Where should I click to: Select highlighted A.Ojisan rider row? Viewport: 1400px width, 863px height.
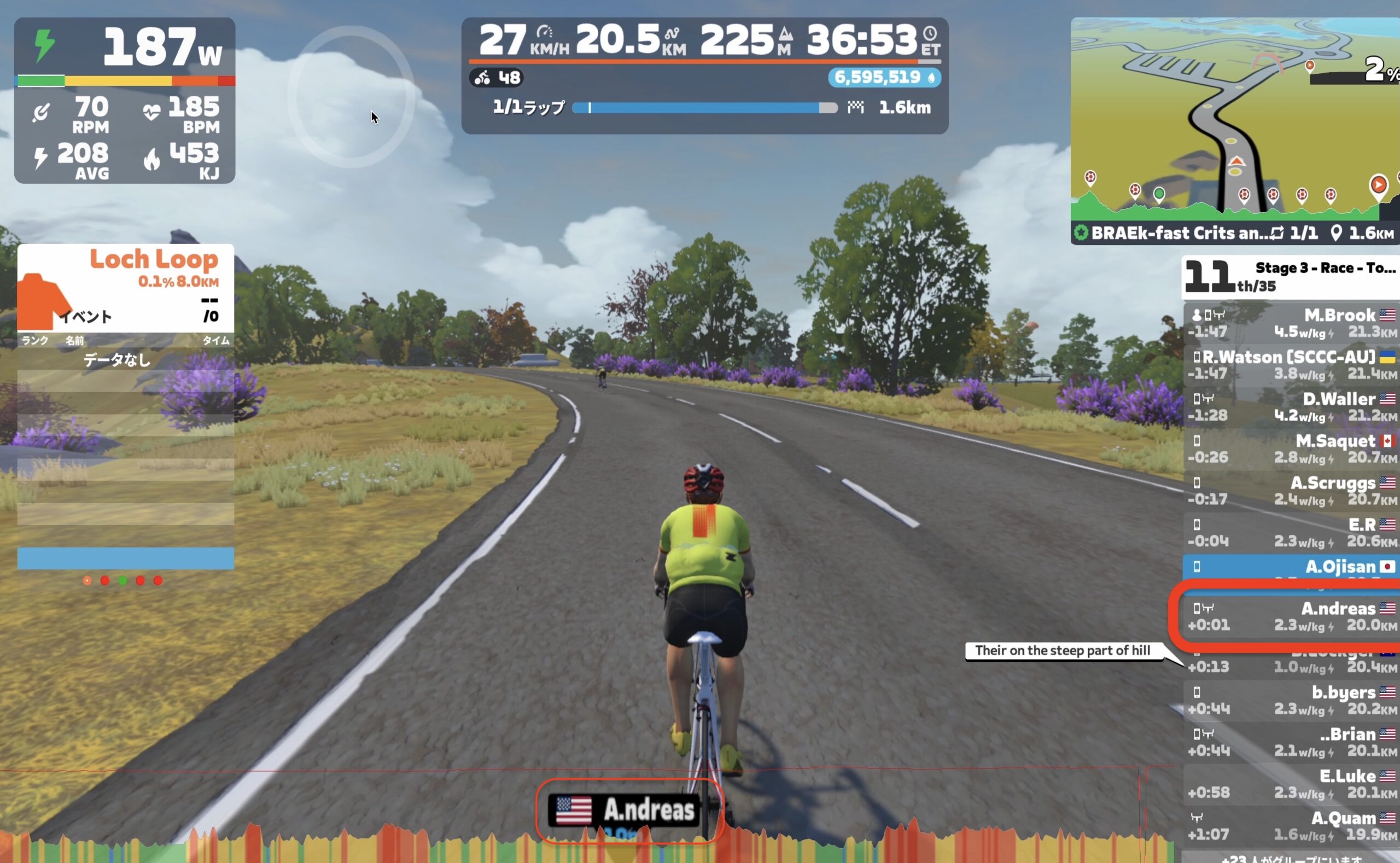click(x=1291, y=567)
